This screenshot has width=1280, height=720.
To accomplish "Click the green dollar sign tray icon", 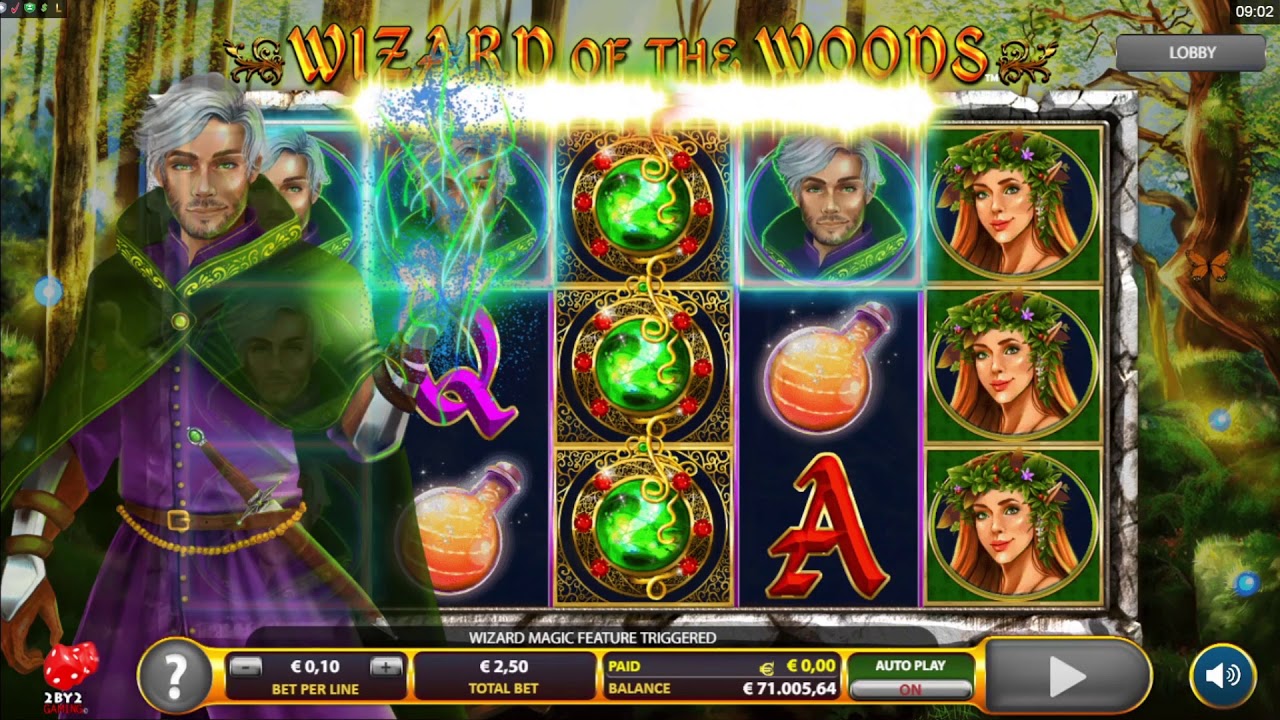I will [44, 8].
